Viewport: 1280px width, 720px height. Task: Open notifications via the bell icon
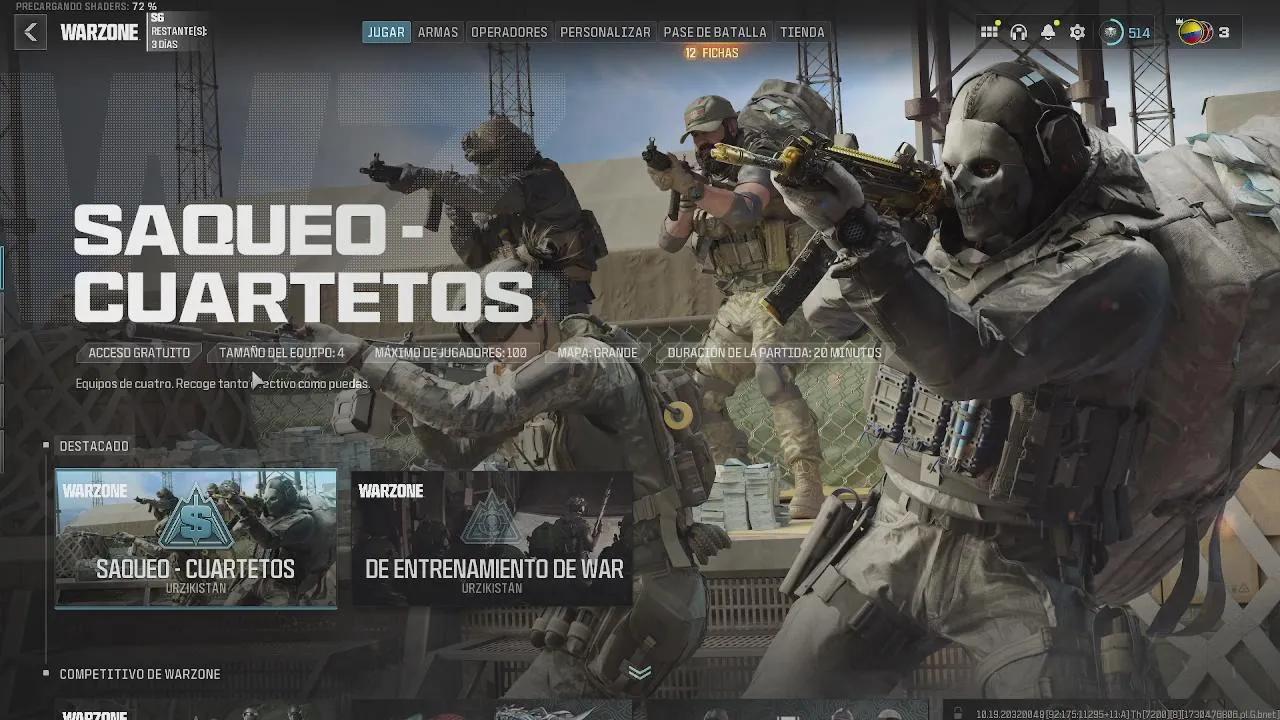pos(1048,32)
